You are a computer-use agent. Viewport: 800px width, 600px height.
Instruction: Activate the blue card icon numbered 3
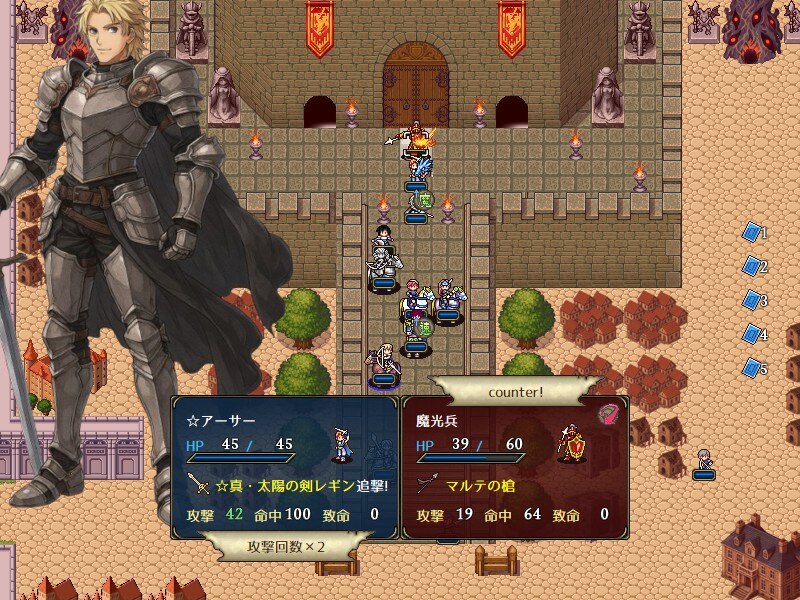tap(751, 300)
